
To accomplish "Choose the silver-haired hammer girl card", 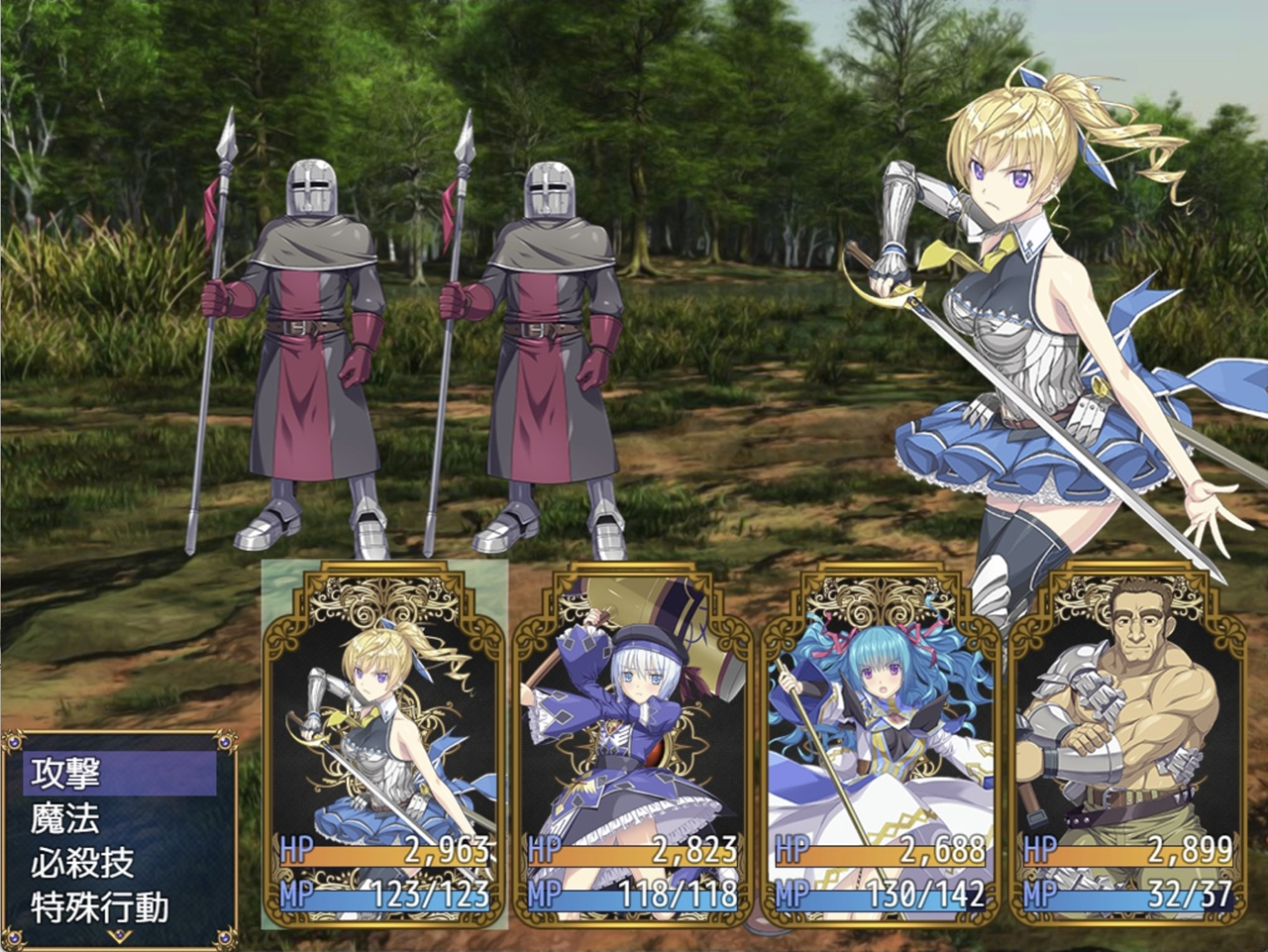I will point(632,743).
